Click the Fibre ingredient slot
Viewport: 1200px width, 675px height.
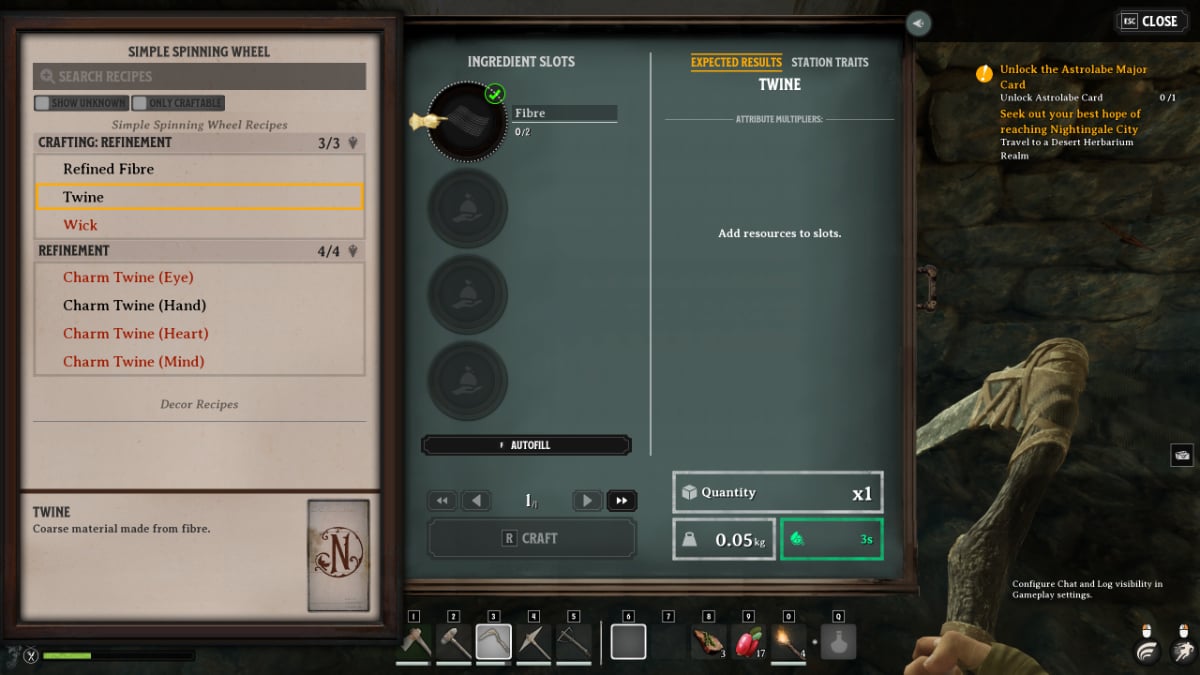(467, 121)
